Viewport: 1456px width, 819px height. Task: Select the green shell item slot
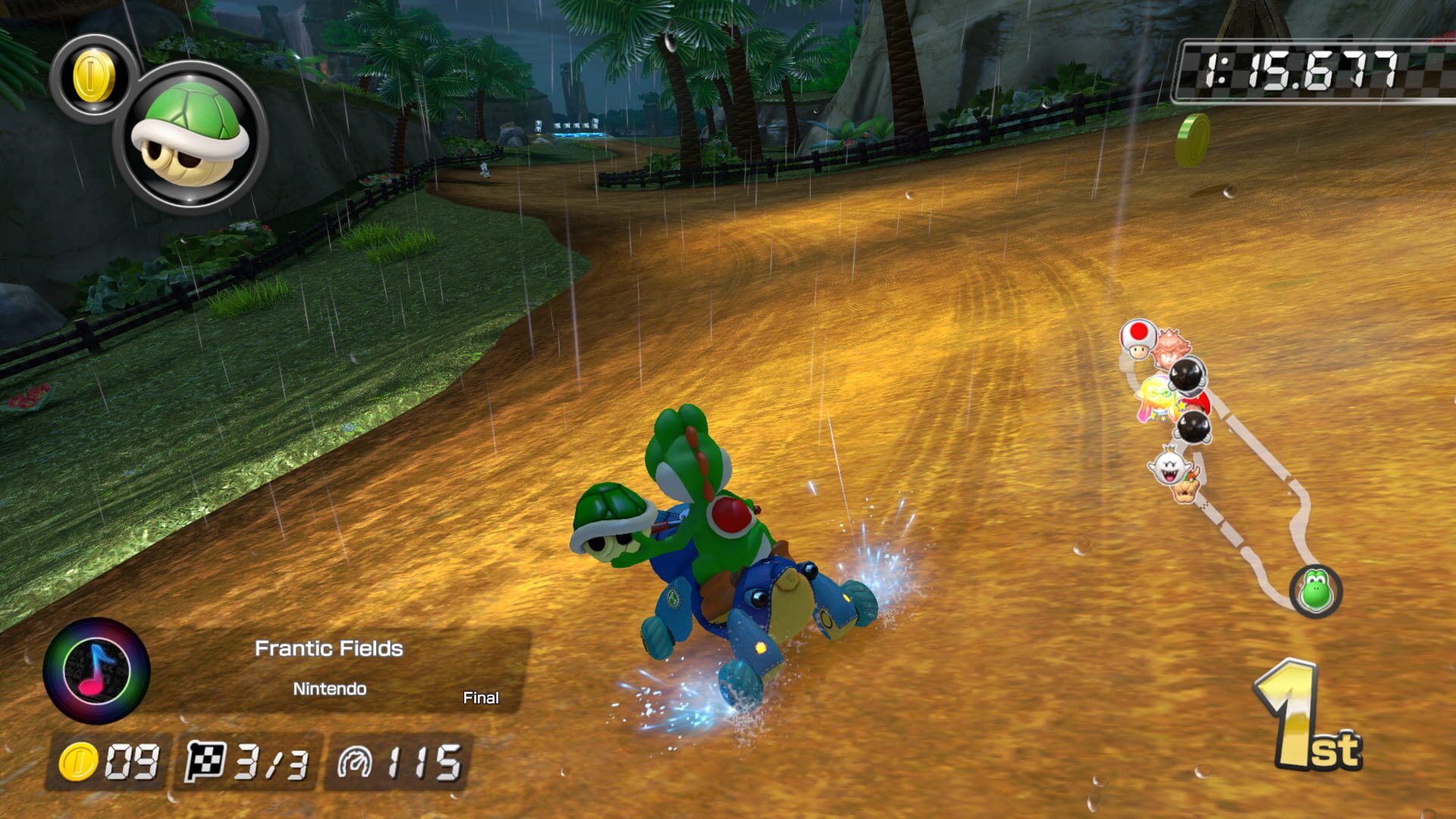(190, 133)
